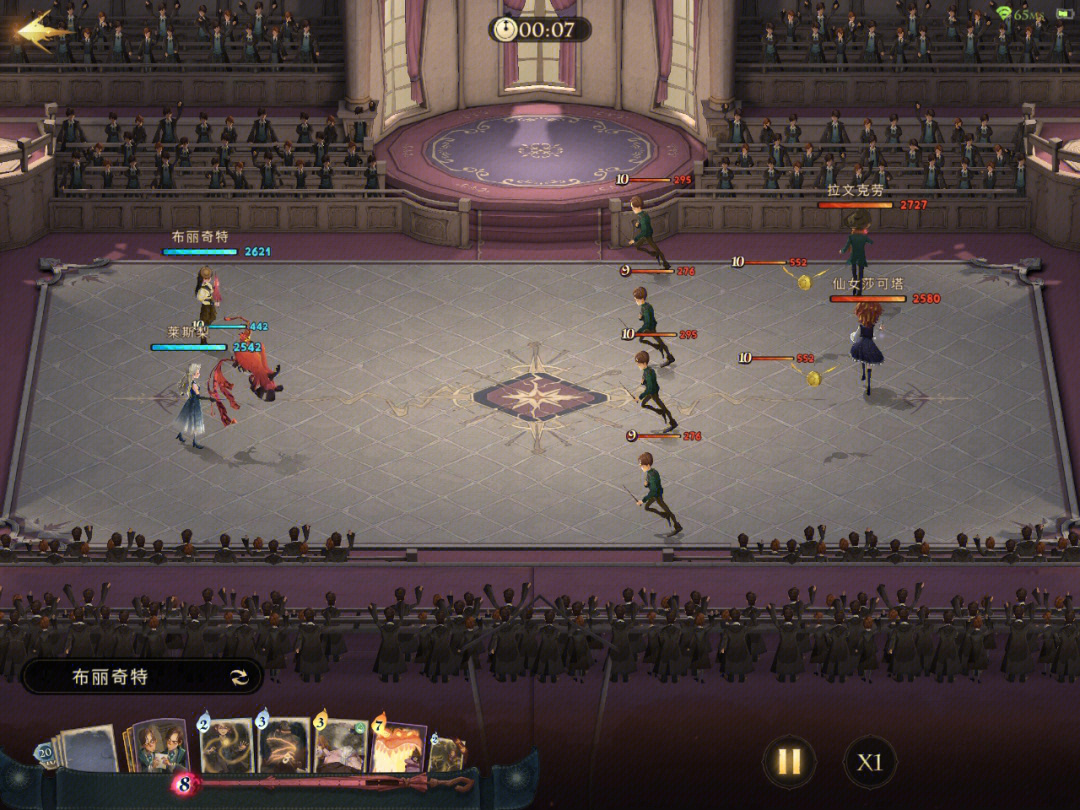Pick the 3-cost blue-drop spell card
Viewport: 1080px width, 810px height.
[x=284, y=747]
